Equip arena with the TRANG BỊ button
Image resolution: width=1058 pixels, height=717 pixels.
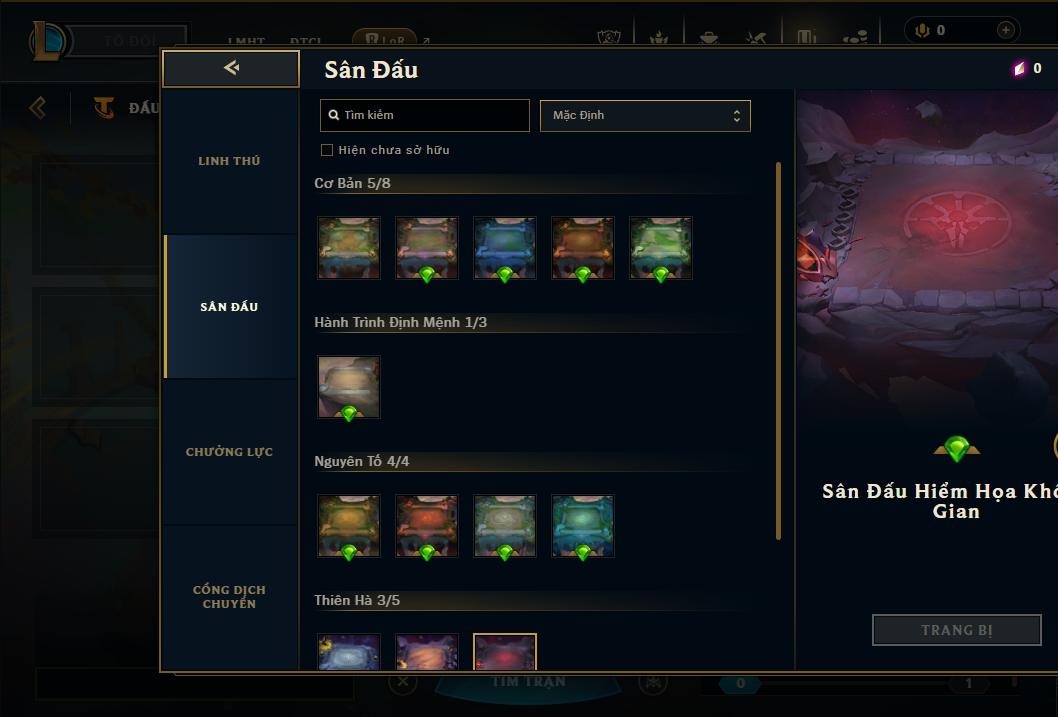(x=956, y=630)
